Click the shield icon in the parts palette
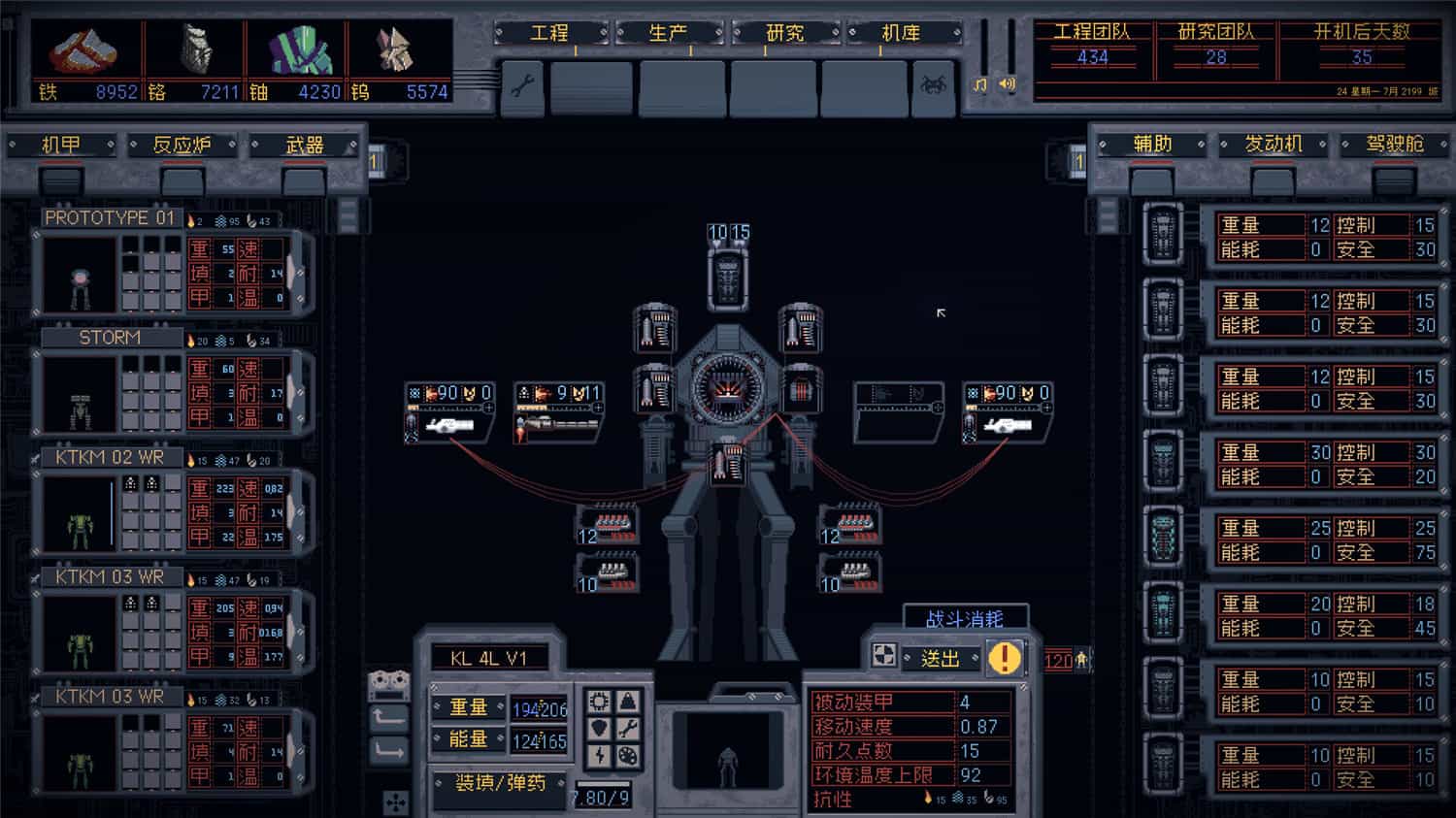Image resolution: width=1456 pixels, height=818 pixels. click(x=600, y=726)
